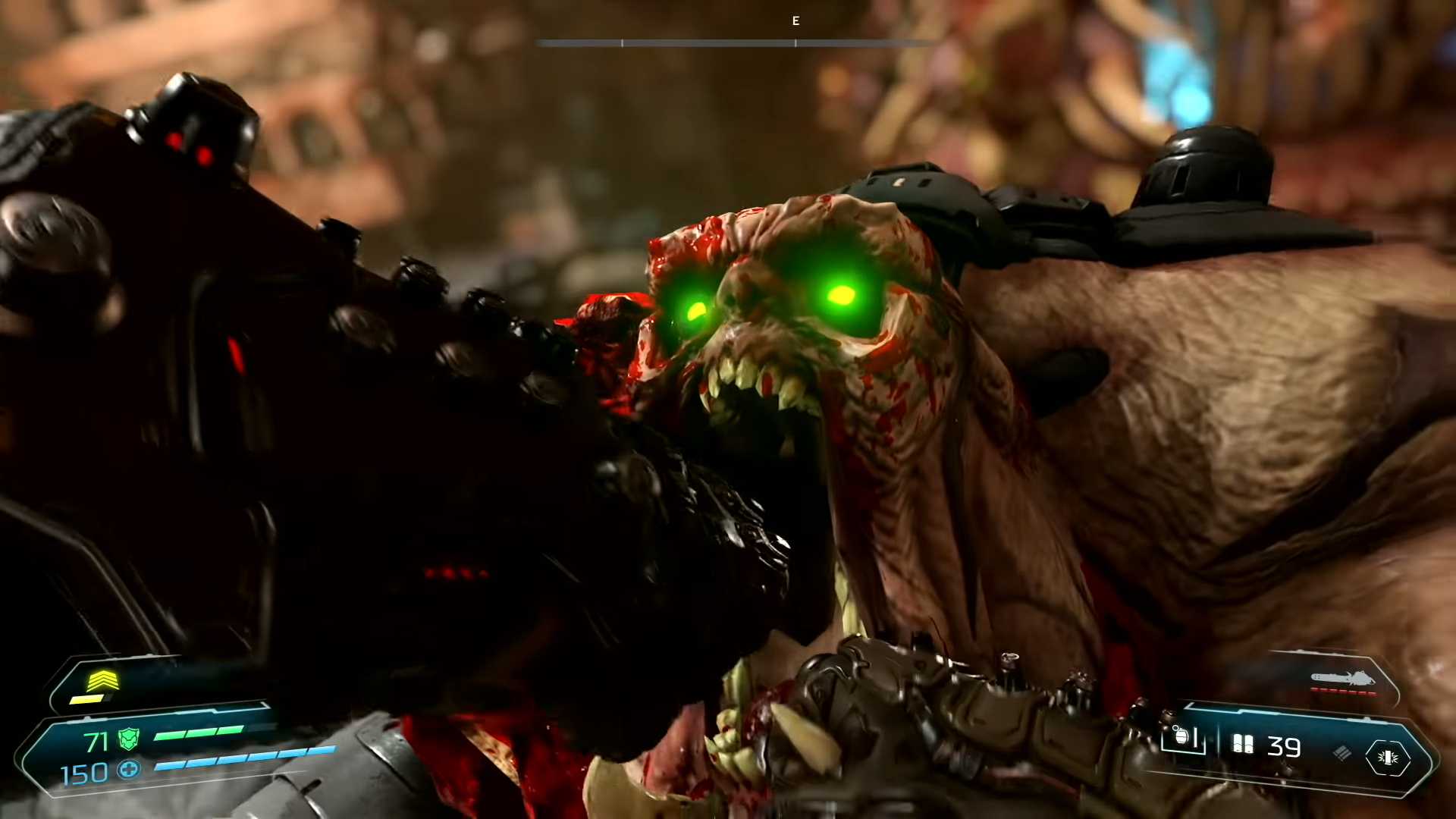Click the blue health cross icon
Viewport: 1456px width, 819px height.
coord(129,770)
